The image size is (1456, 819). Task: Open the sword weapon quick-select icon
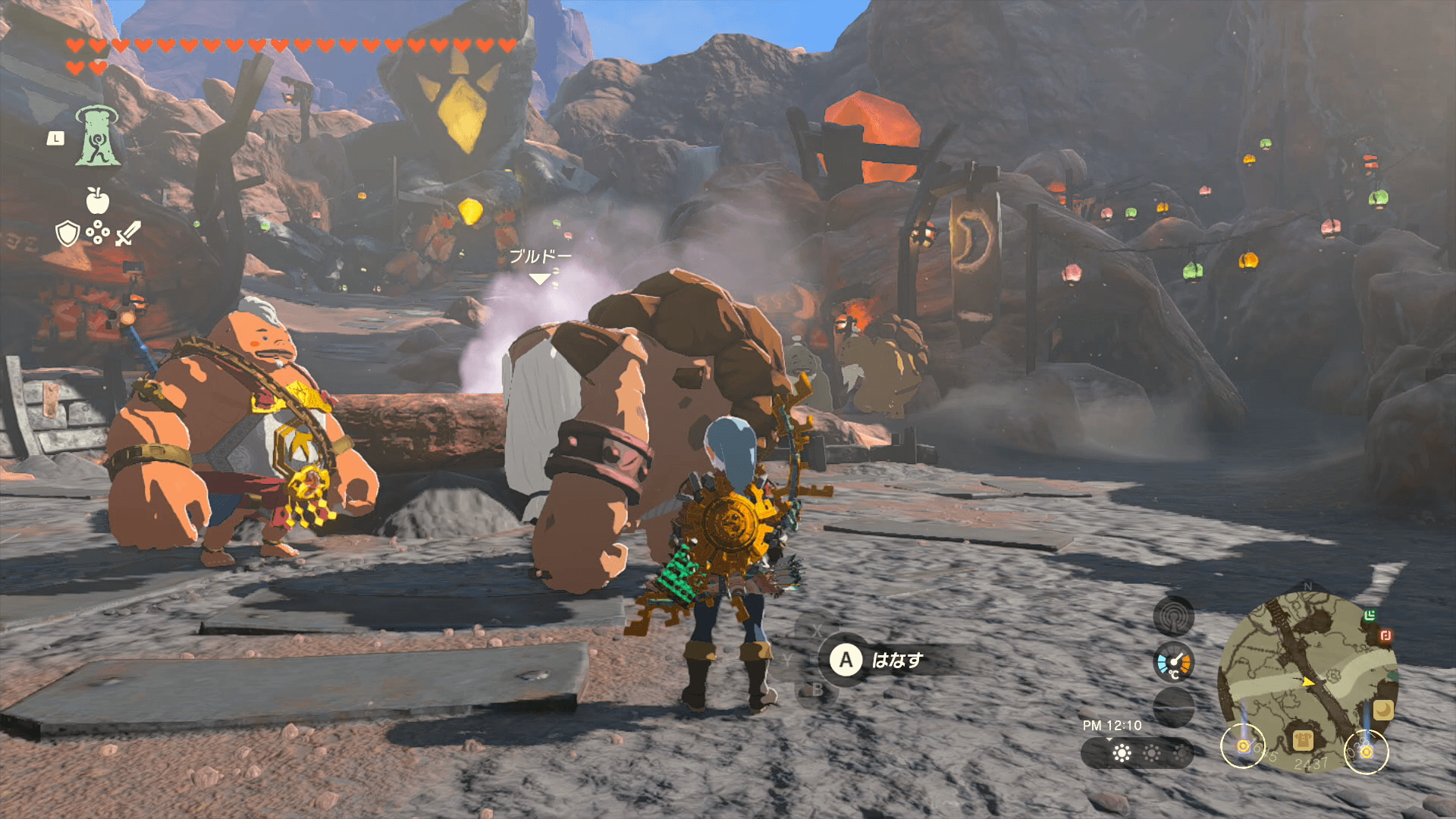128,234
